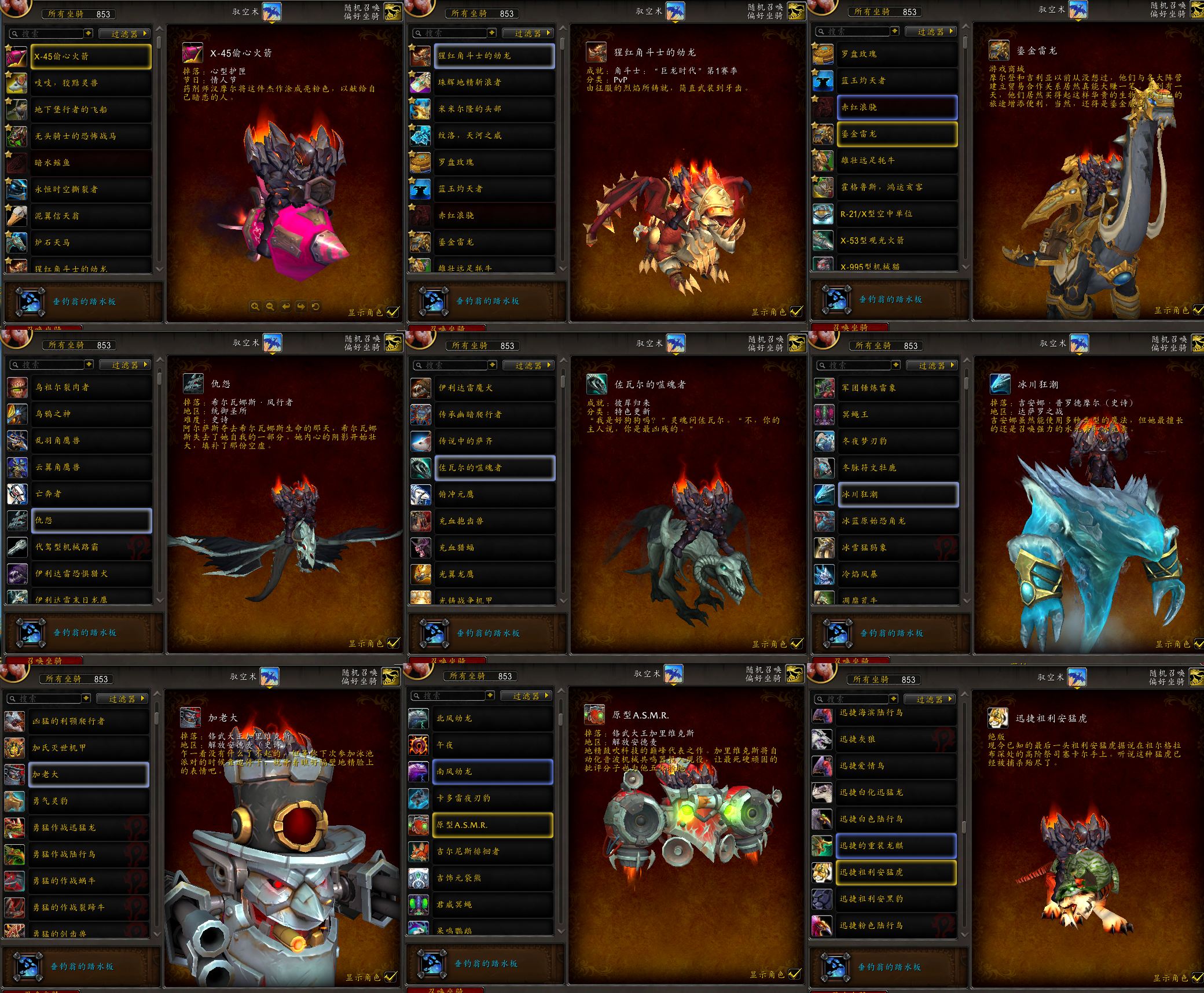Pick 米米尔隆的头部 from the mount list
The image size is (1204, 993).
point(494,109)
